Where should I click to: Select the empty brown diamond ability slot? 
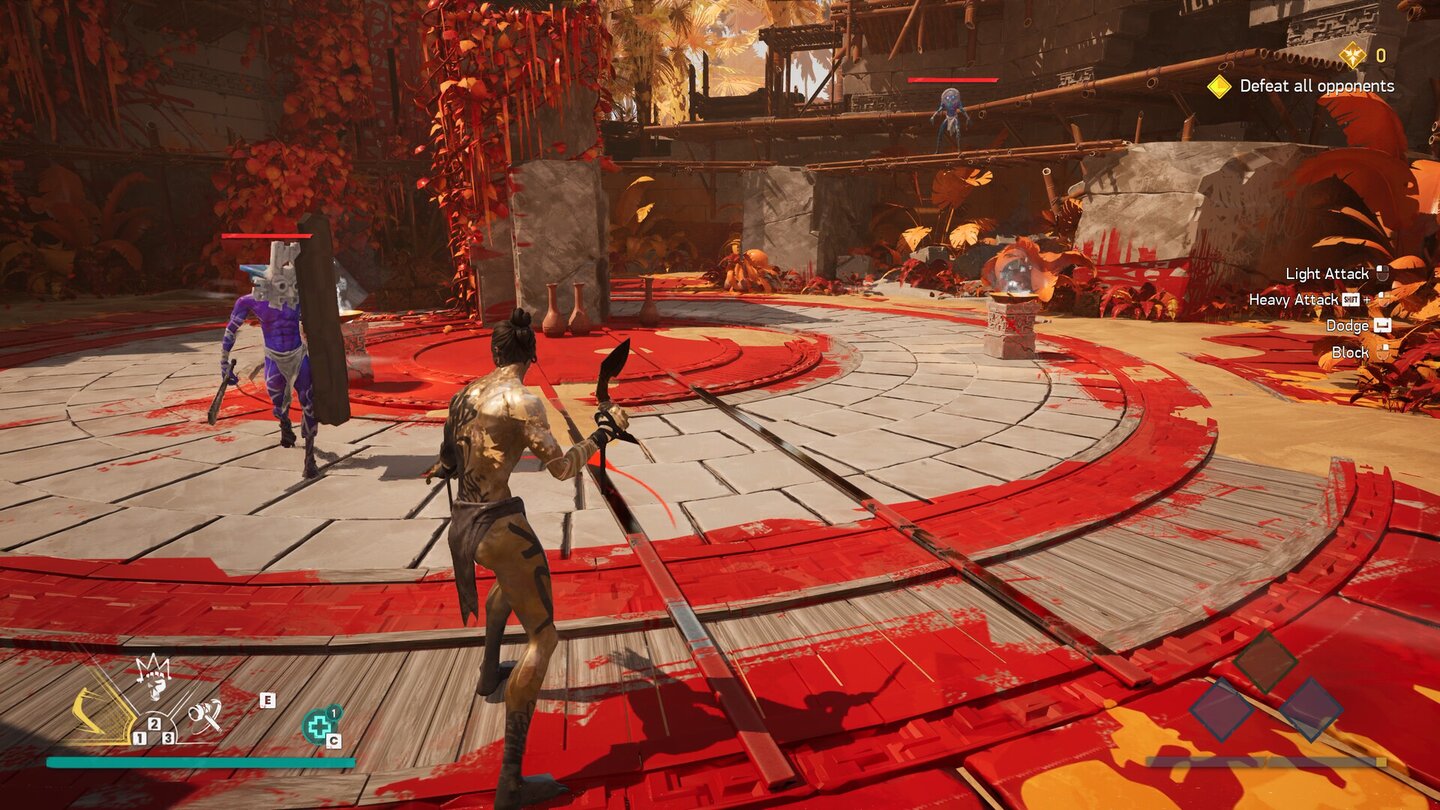click(x=1265, y=661)
